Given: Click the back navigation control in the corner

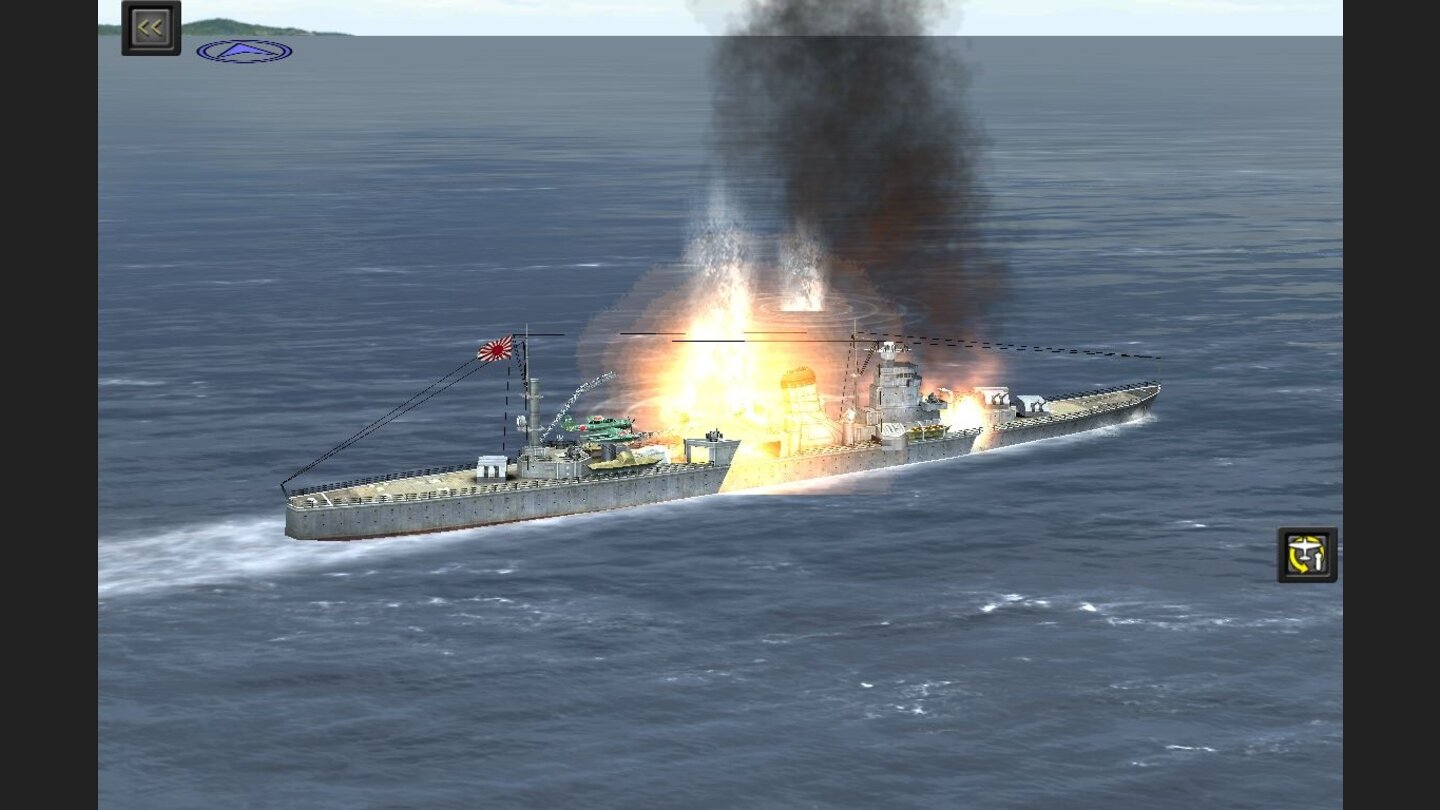Looking at the screenshot, I should [150, 25].
